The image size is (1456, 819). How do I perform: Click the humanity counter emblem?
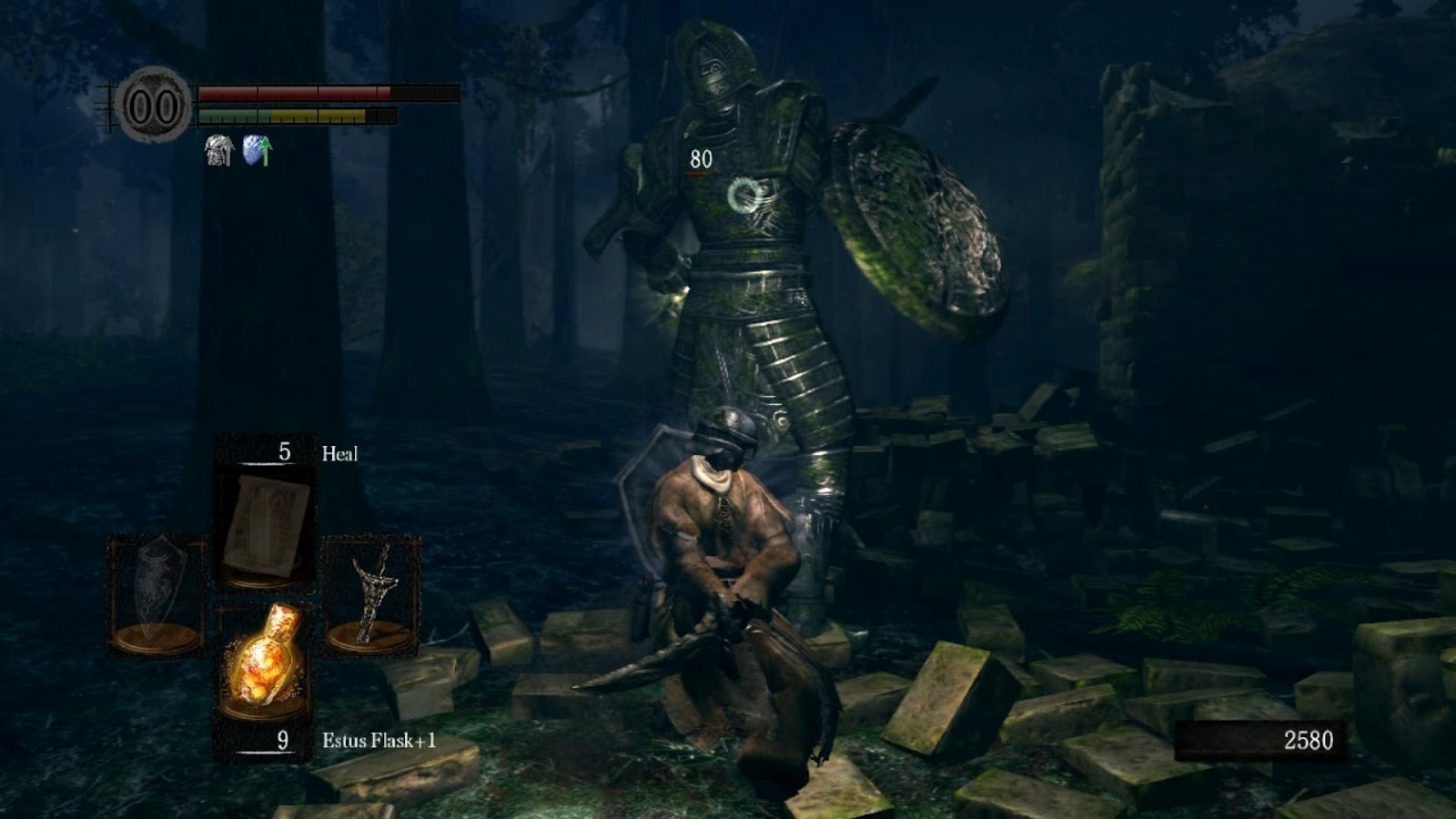154,106
